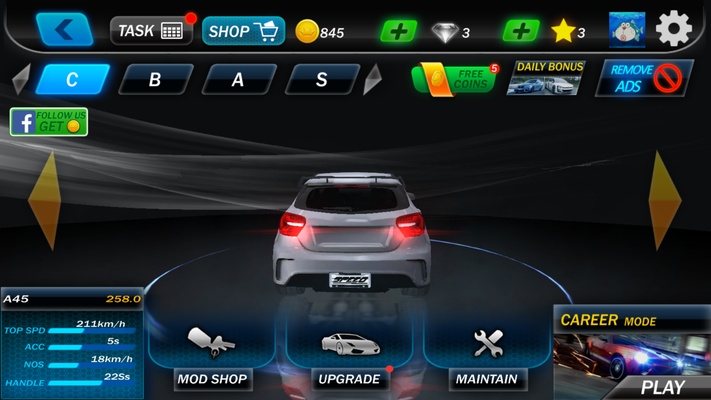This screenshot has height=400, width=711.
Task: Show the previous car with left arrow
Action: point(44,200)
